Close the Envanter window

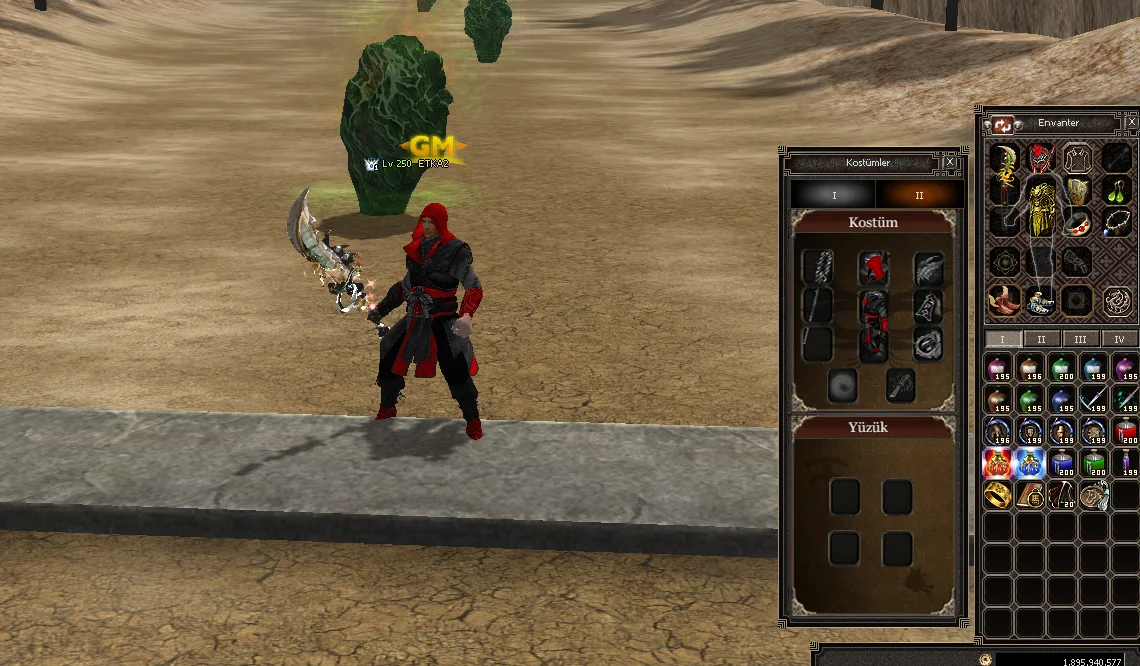point(1131,122)
